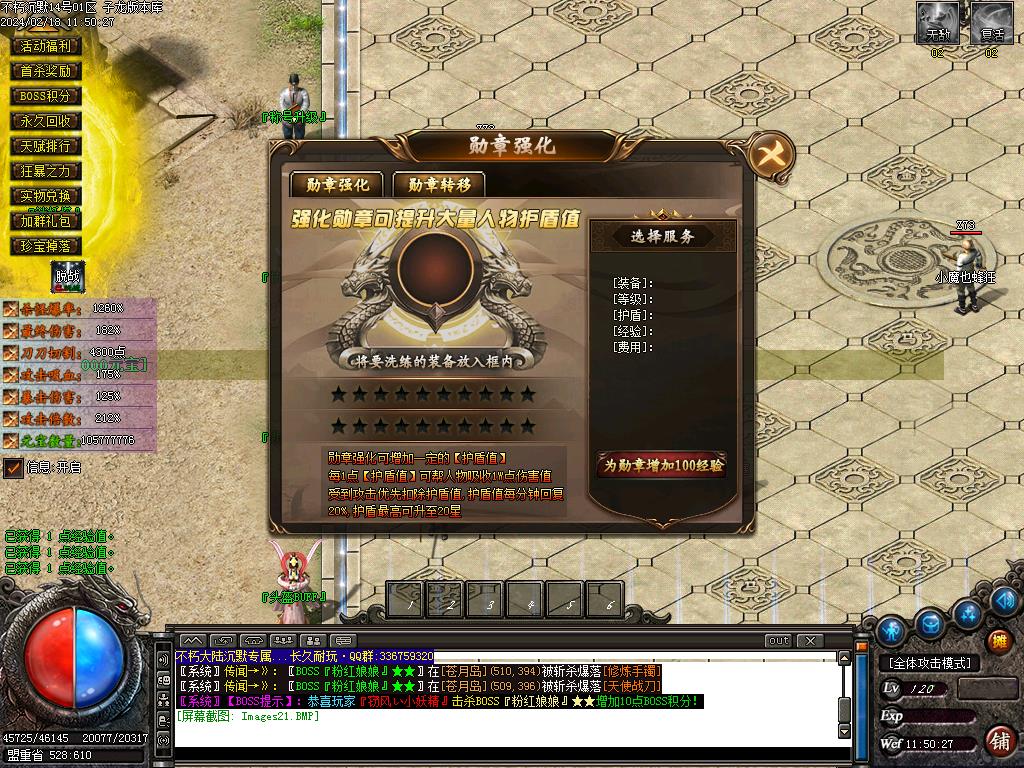Switch to the 勋章转移 tab
The image size is (1024, 768).
[x=438, y=184]
